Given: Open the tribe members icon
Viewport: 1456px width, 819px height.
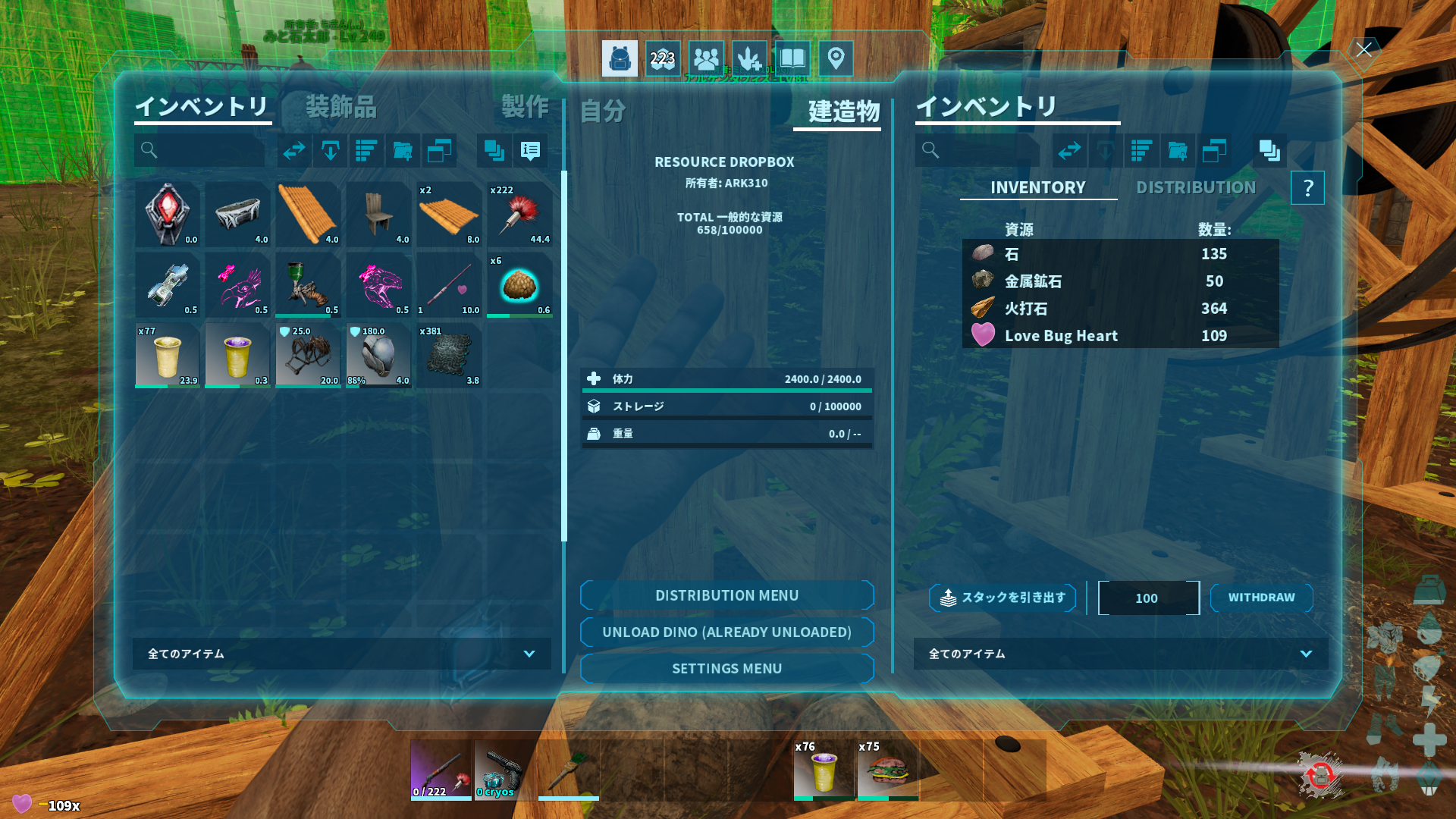Looking at the screenshot, I should click(706, 58).
